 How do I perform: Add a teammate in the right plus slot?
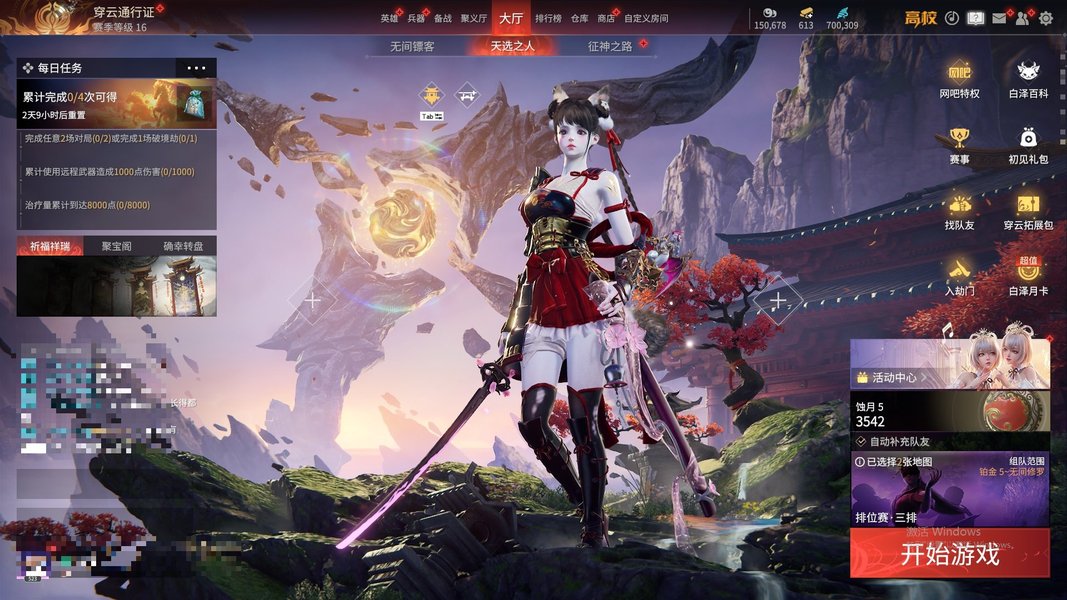click(777, 300)
